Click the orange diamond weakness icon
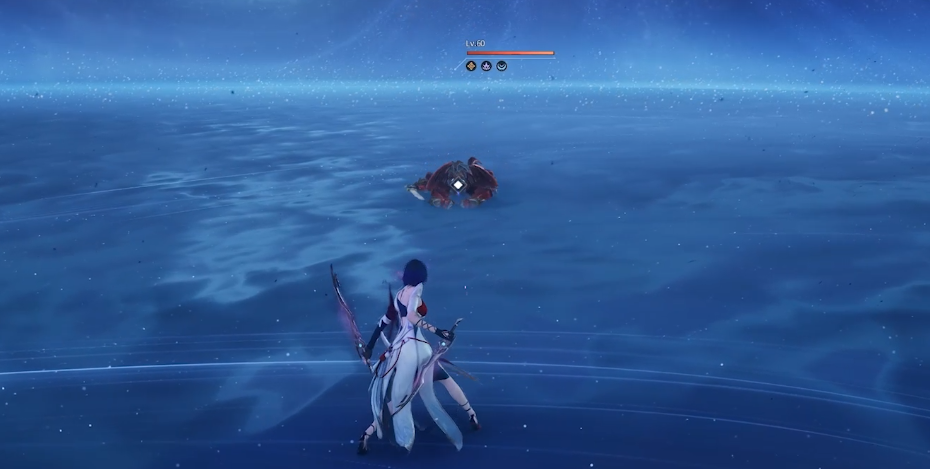 [471, 66]
